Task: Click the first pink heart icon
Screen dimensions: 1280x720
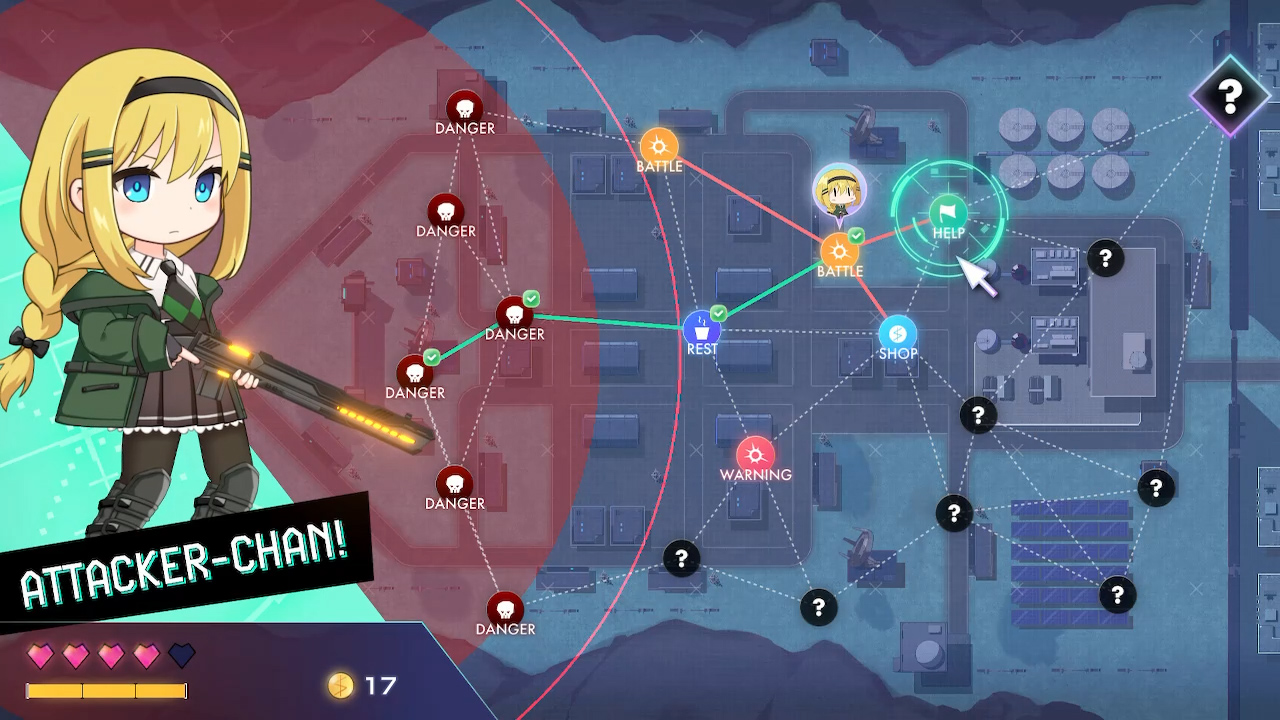Action: [x=39, y=656]
